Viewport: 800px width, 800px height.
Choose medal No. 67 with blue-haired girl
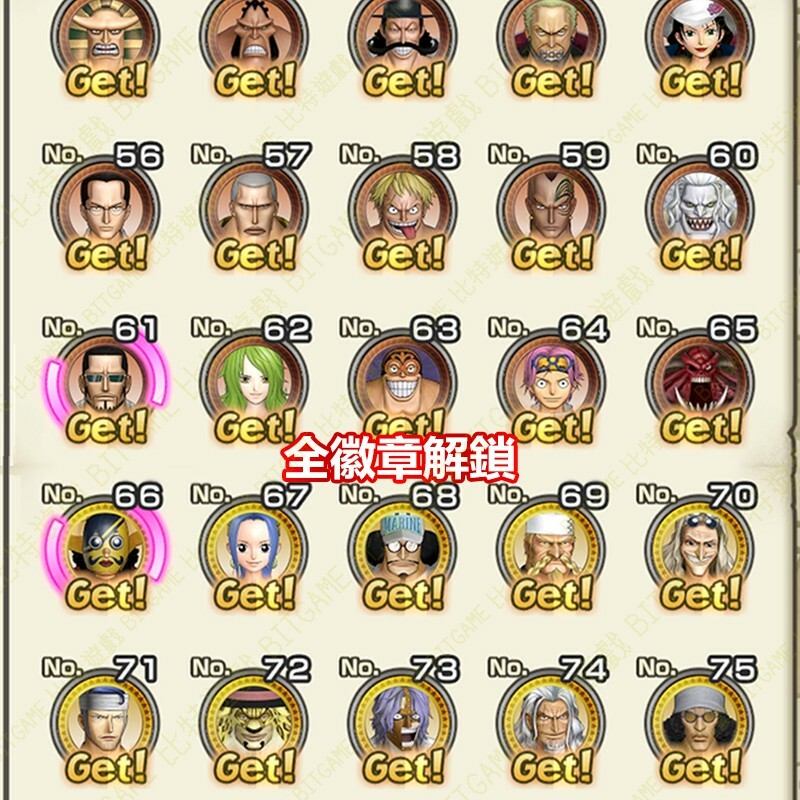coord(253,548)
